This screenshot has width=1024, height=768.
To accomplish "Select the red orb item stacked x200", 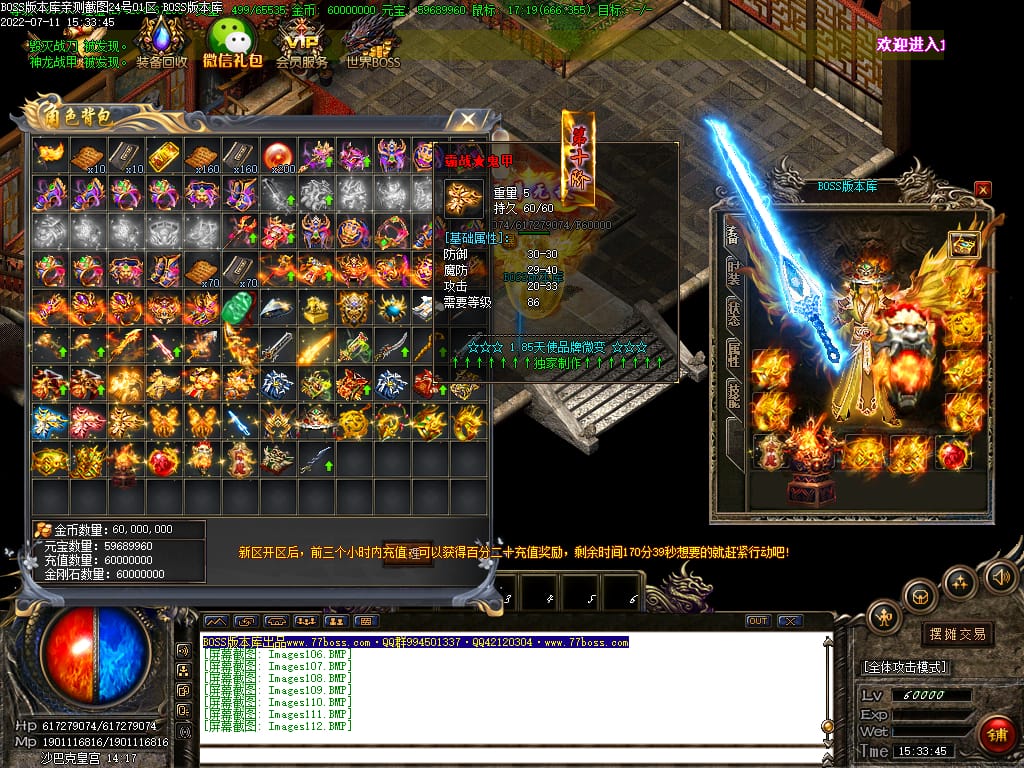I will [277, 155].
